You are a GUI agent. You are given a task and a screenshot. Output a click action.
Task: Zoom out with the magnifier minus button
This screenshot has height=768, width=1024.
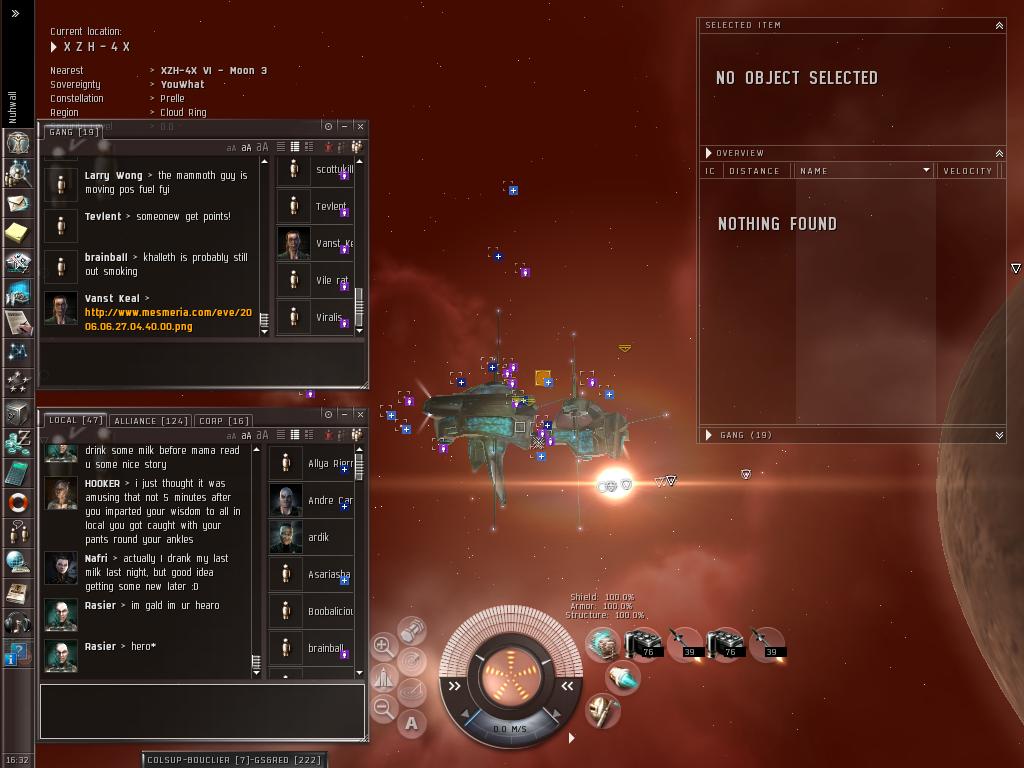pyautogui.click(x=383, y=709)
